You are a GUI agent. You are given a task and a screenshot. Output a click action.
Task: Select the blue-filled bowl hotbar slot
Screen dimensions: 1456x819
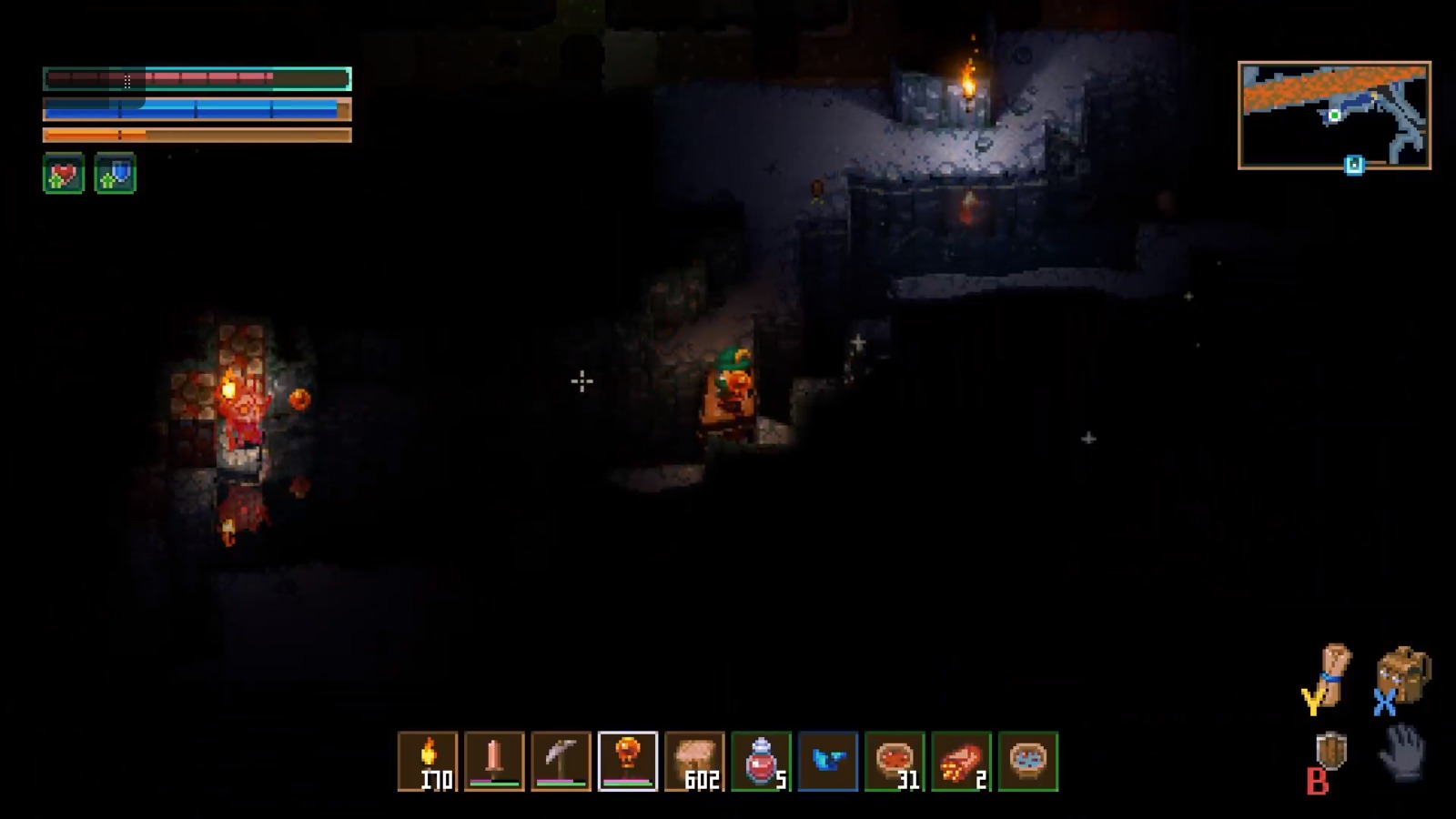[x=1028, y=761]
